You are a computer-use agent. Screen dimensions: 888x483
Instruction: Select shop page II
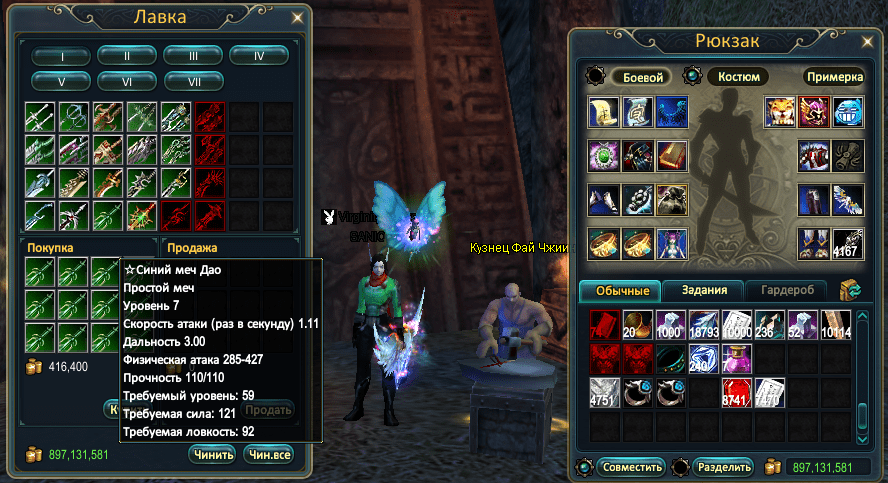126,56
